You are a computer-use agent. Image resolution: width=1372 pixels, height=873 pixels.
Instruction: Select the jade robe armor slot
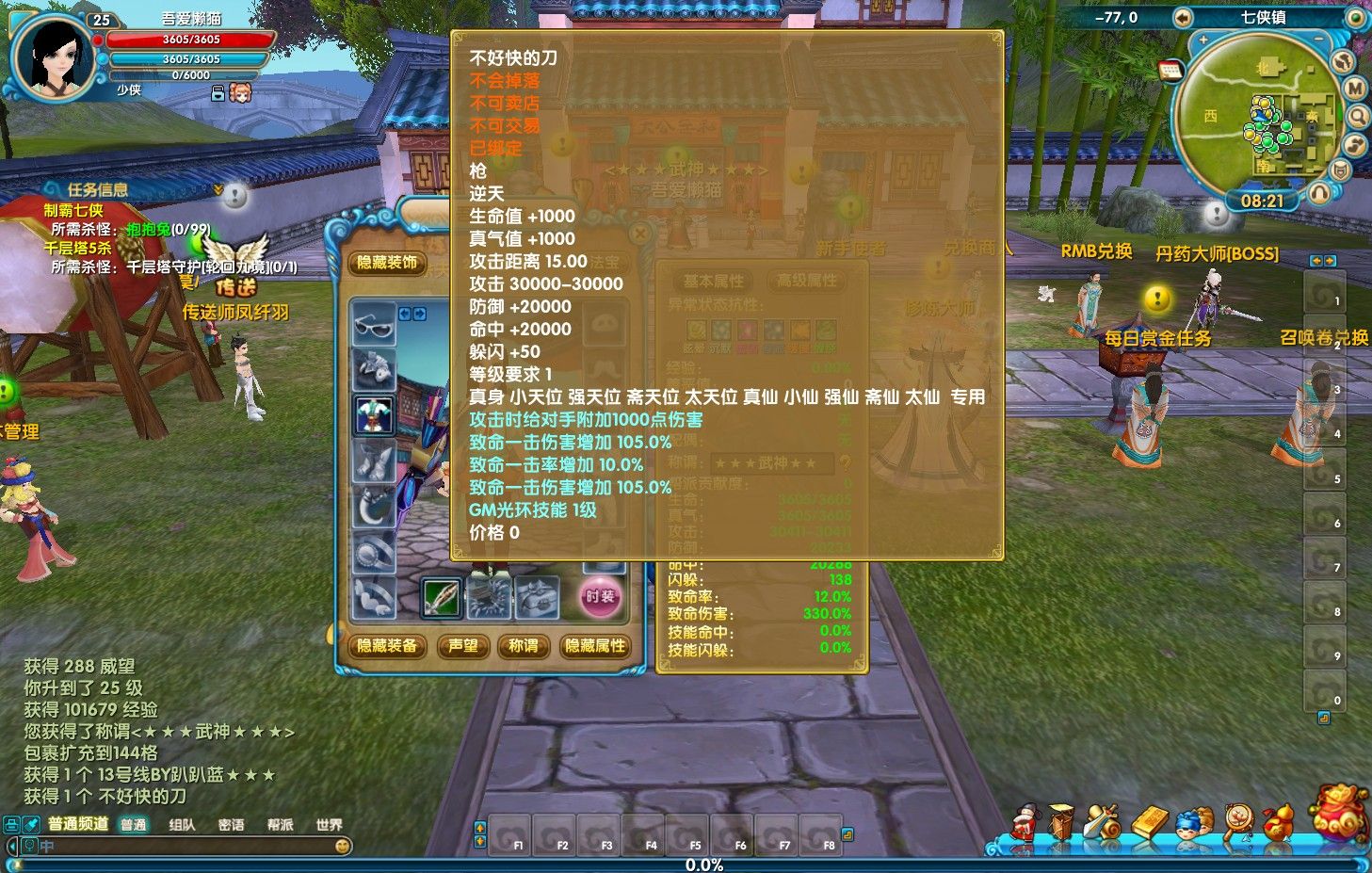(373, 414)
